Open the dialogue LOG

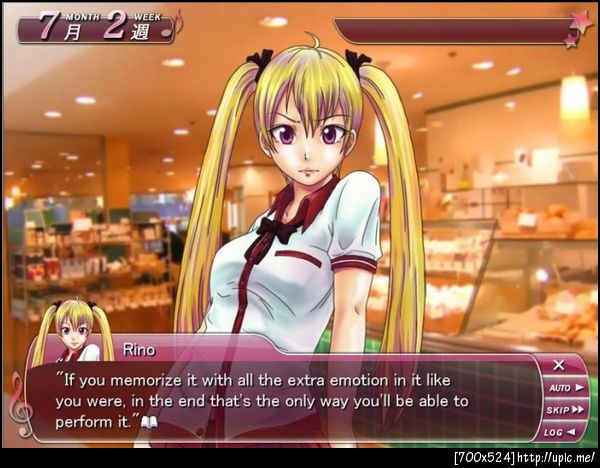(565, 431)
